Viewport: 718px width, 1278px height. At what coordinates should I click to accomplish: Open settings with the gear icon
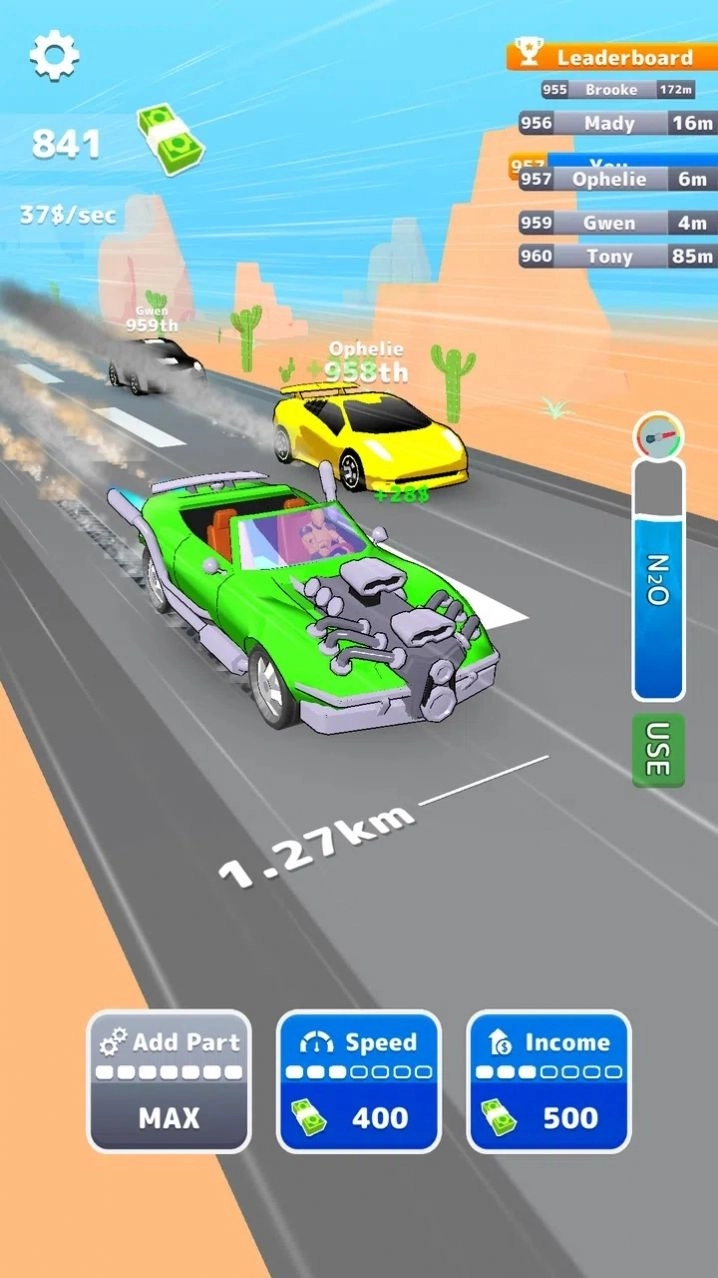click(x=54, y=56)
